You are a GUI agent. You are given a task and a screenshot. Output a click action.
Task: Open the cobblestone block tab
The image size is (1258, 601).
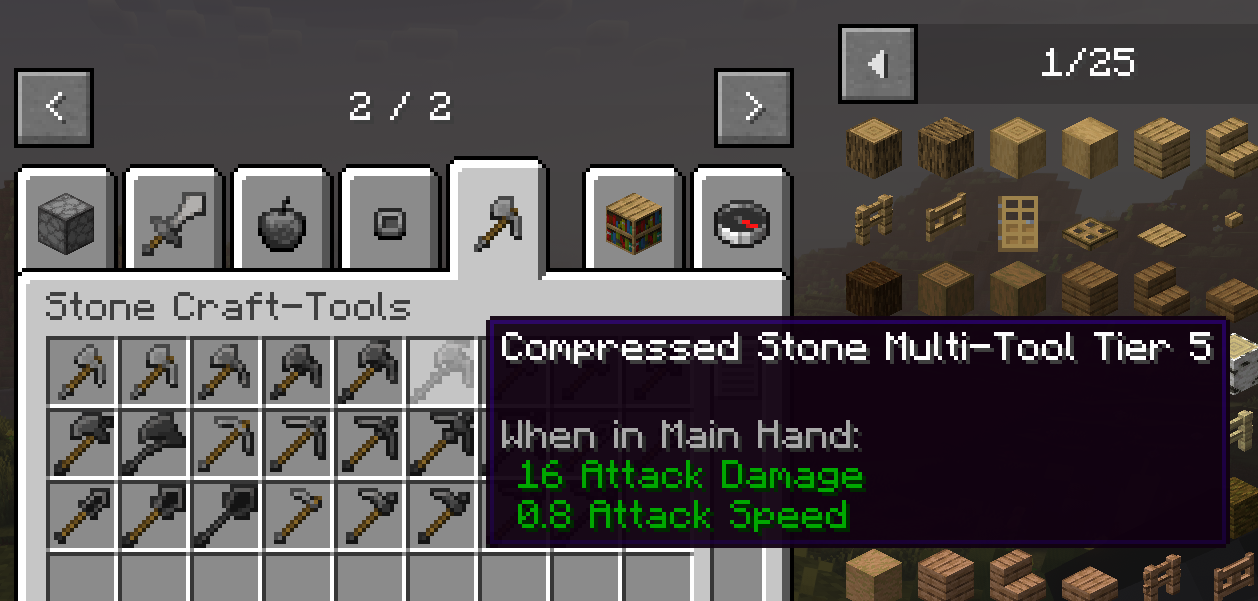point(66,222)
